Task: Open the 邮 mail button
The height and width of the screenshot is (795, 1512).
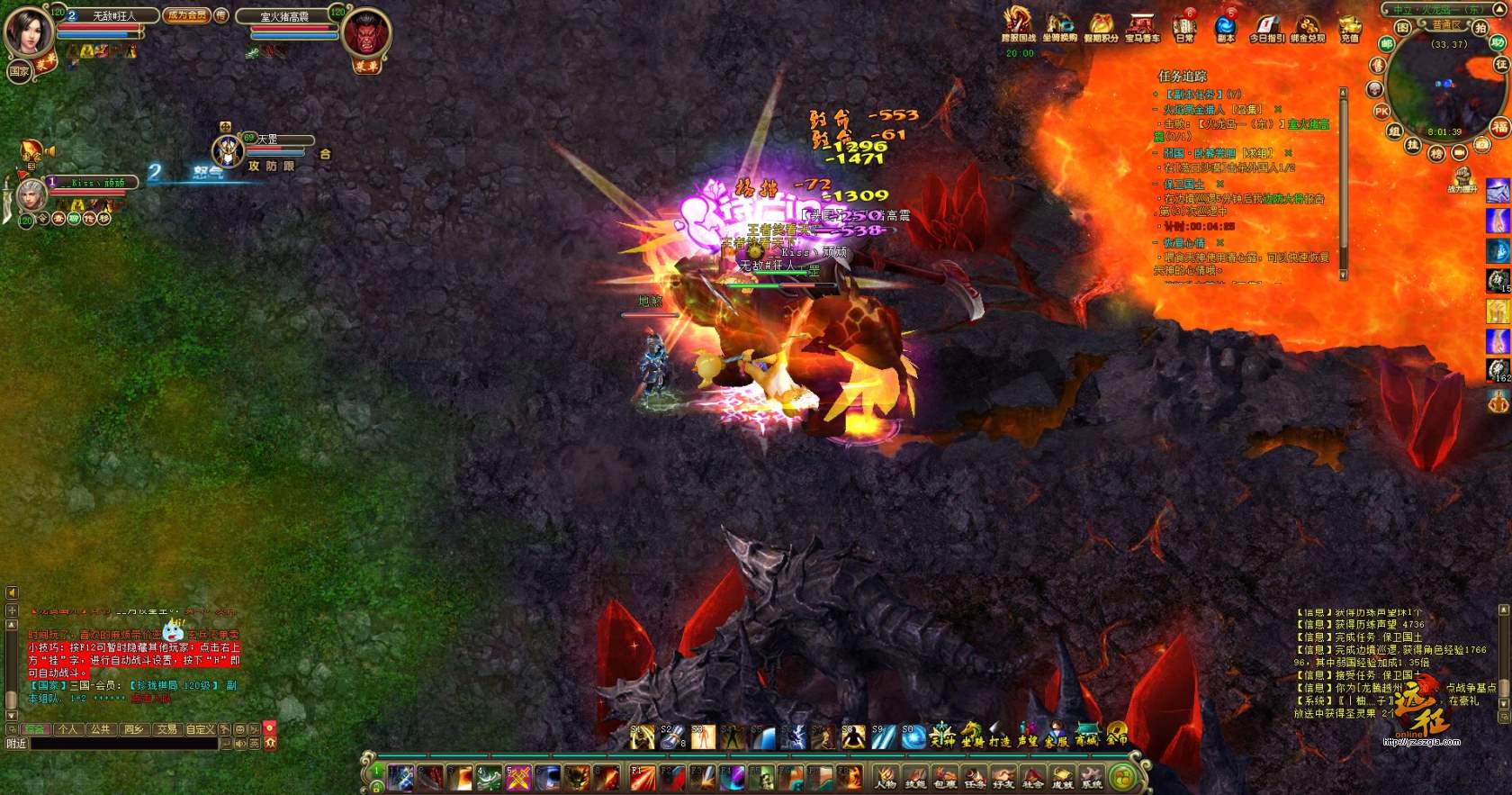Action: tap(1387, 43)
